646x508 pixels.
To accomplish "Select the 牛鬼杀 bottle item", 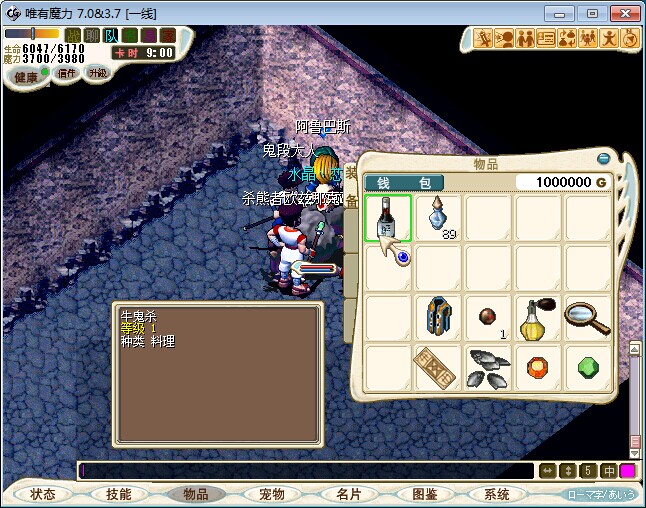I will pyautogui.click(x=388, y=218).
